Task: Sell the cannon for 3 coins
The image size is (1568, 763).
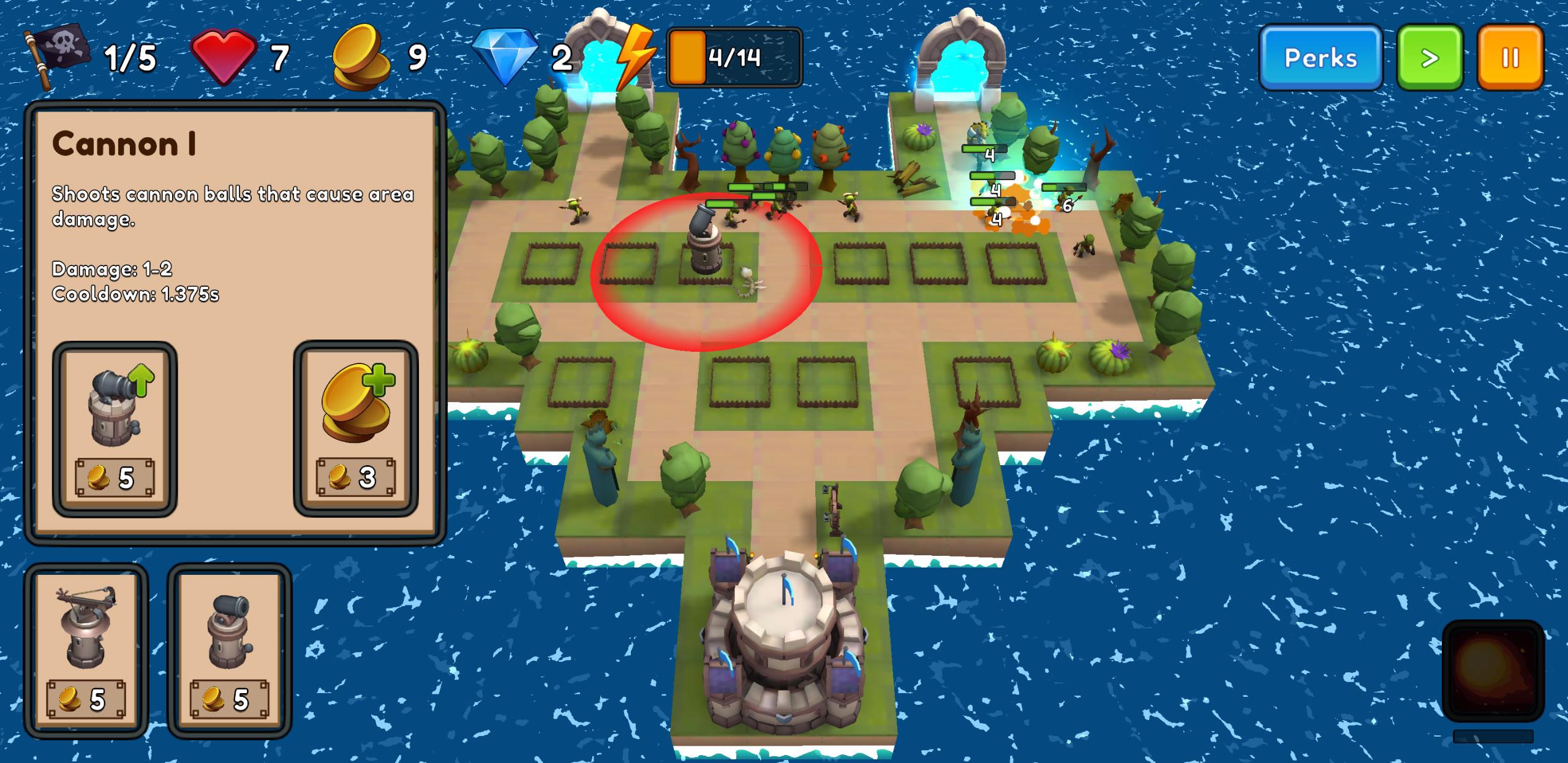Action: pyautogui.click(x=356, y=429)
